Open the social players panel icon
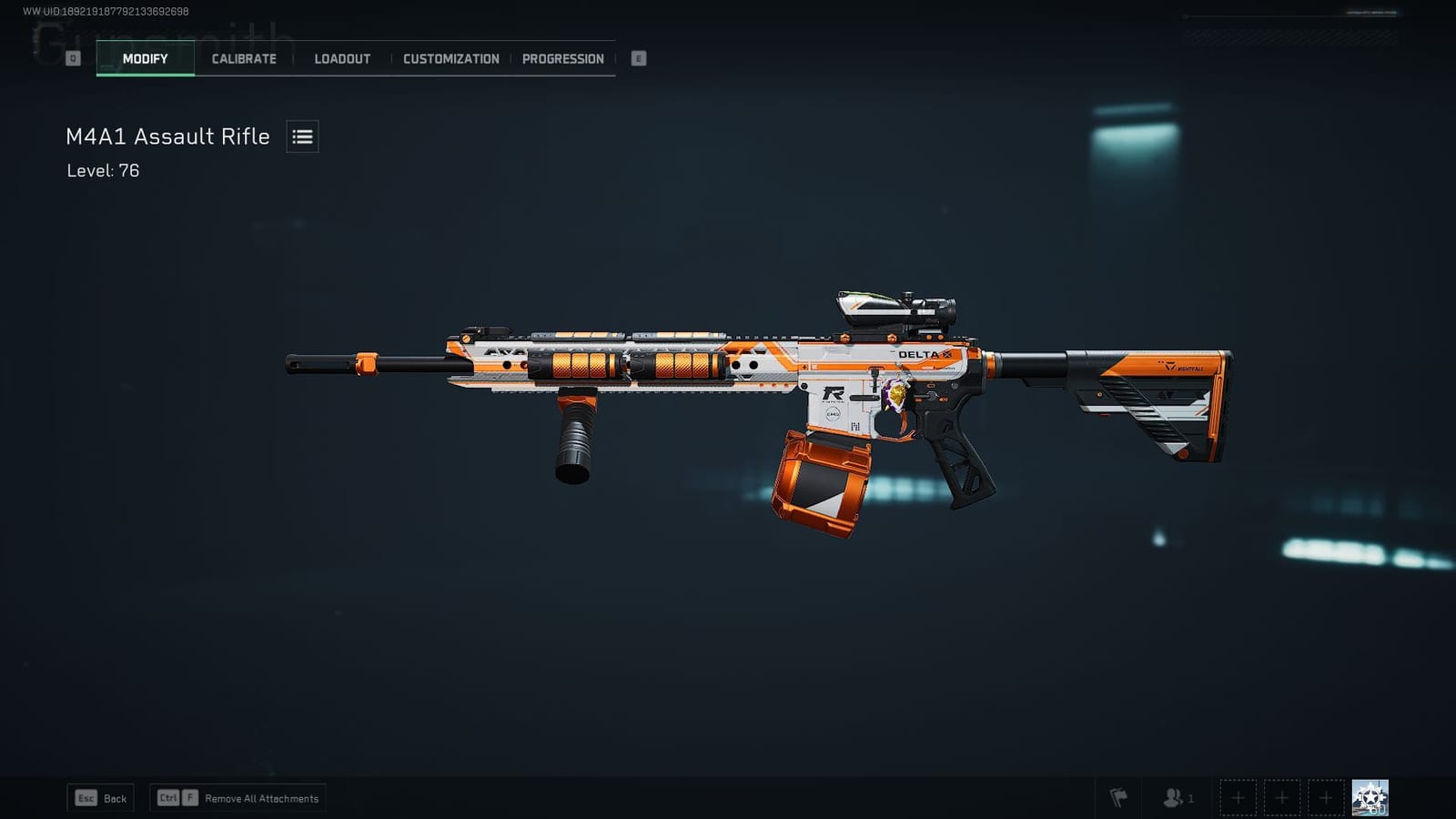The height and width of the screenshot is (819, 1456). coord(1172,797)
